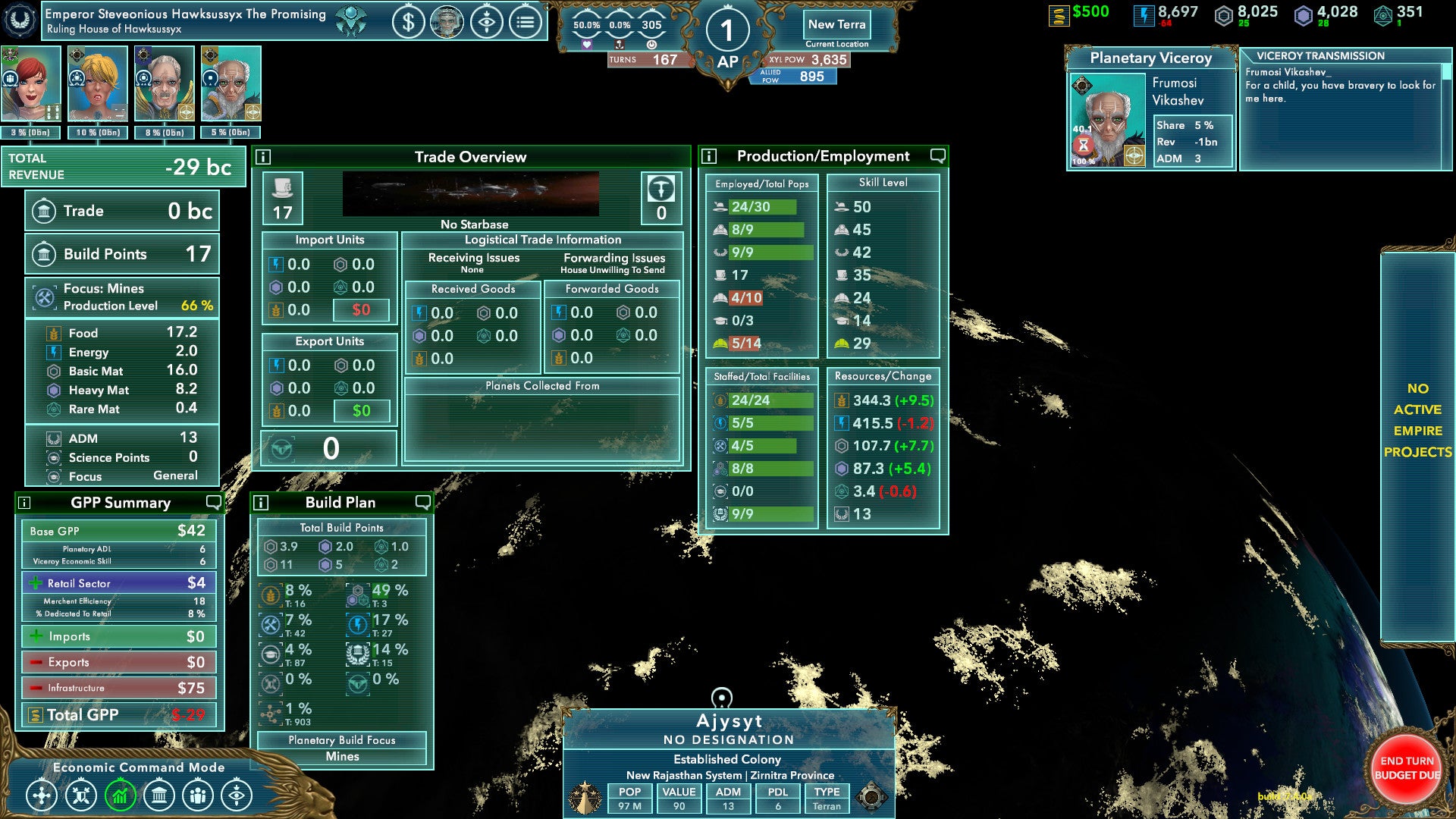
Task: Select the network nodes command mode icon
Action: 42,795
